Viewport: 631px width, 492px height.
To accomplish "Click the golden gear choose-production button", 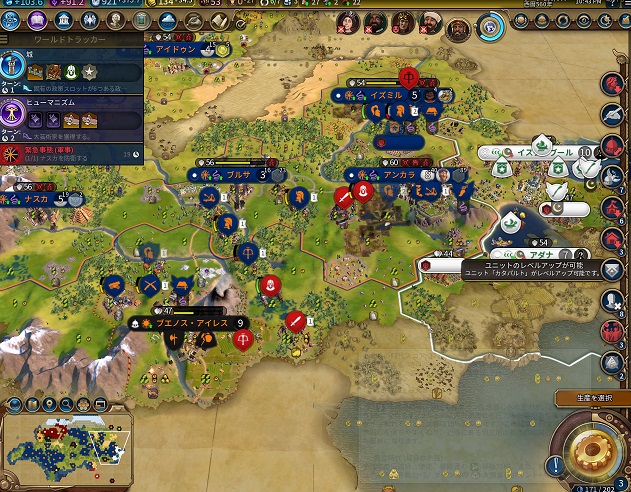I will tap(595, 449).
